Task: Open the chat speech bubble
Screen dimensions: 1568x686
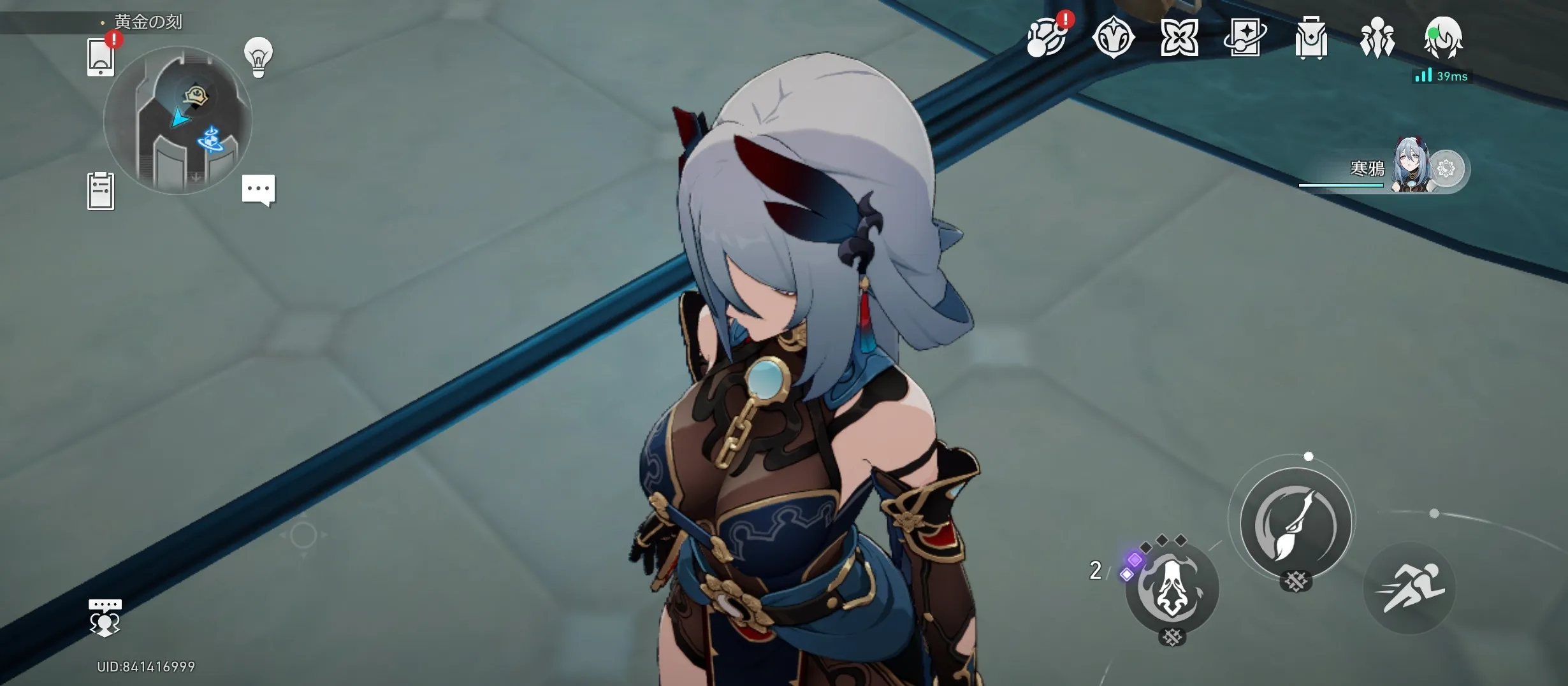Action: [x=258, y=190]
